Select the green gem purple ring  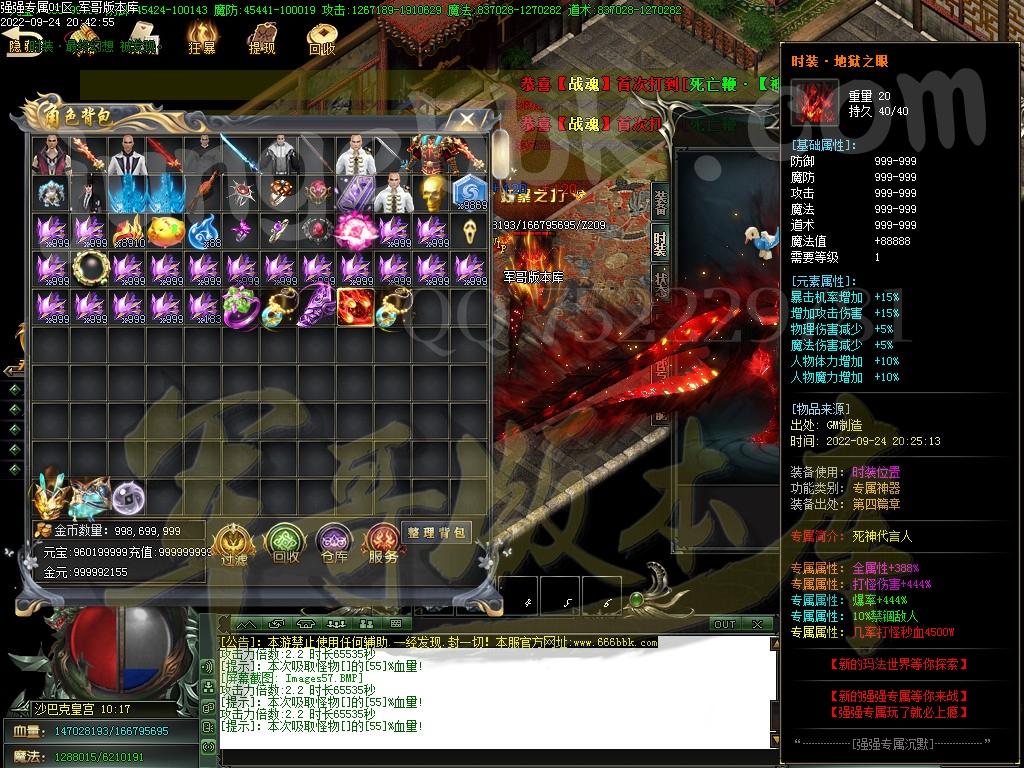coord(241,307)
